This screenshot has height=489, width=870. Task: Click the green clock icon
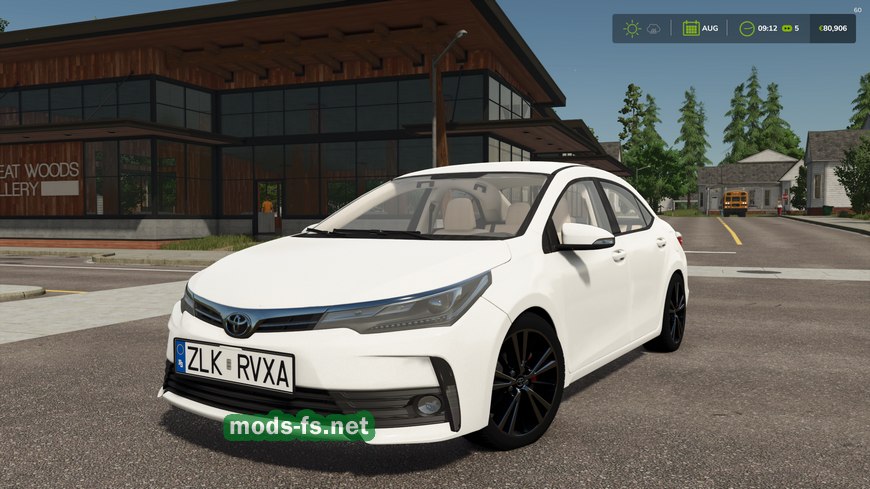pos(747,28)
